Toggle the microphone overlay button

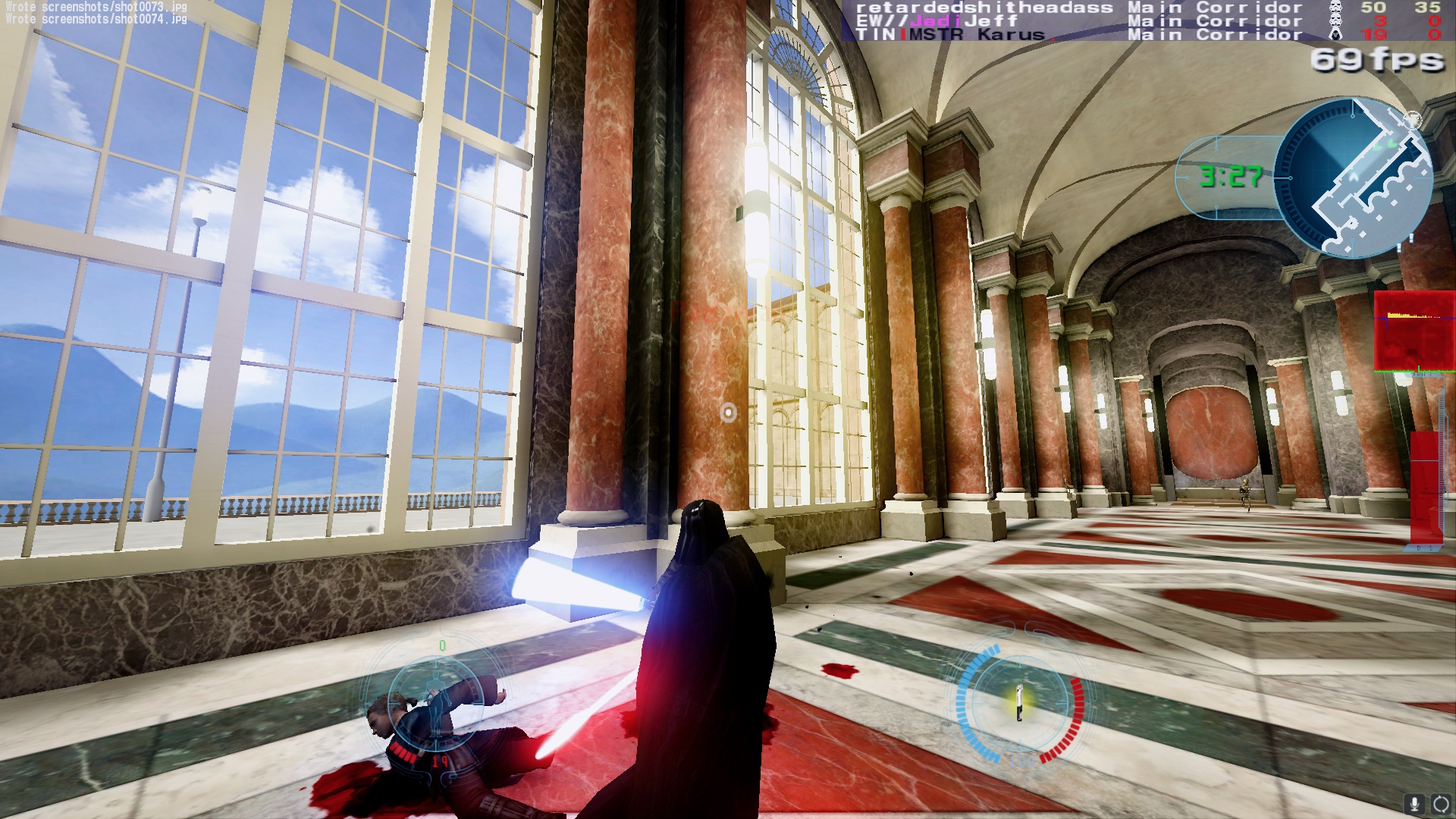tap(1414, 804)
